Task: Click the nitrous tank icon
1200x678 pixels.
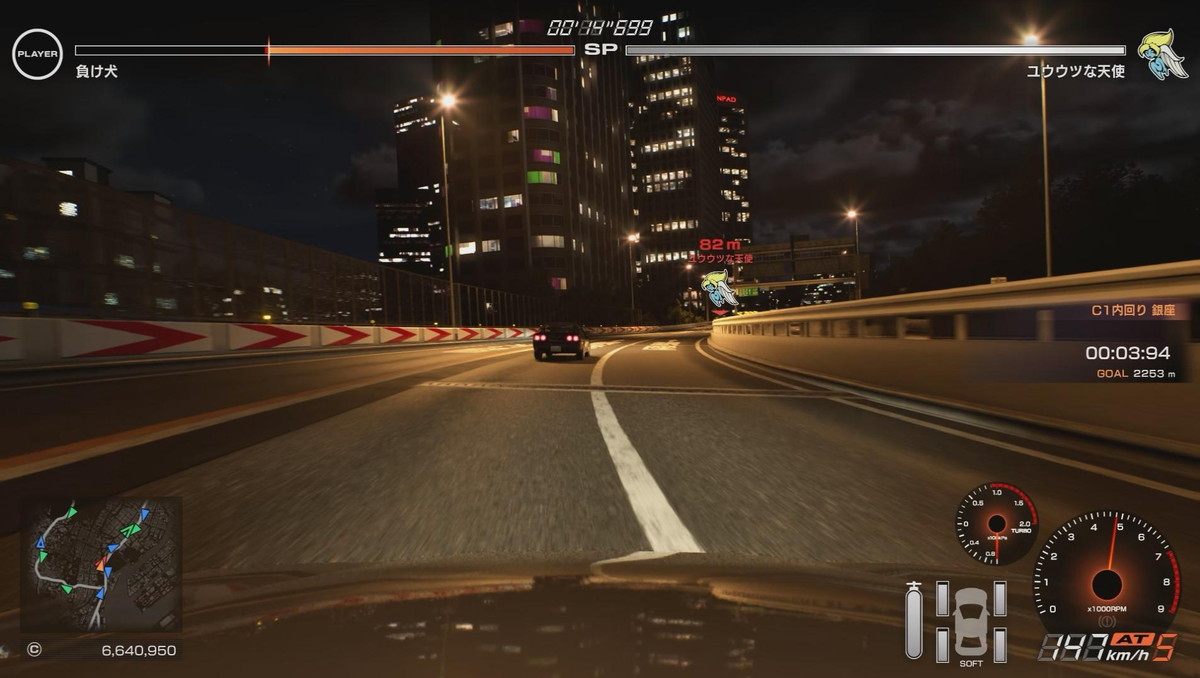Action: tap(913, 620)
